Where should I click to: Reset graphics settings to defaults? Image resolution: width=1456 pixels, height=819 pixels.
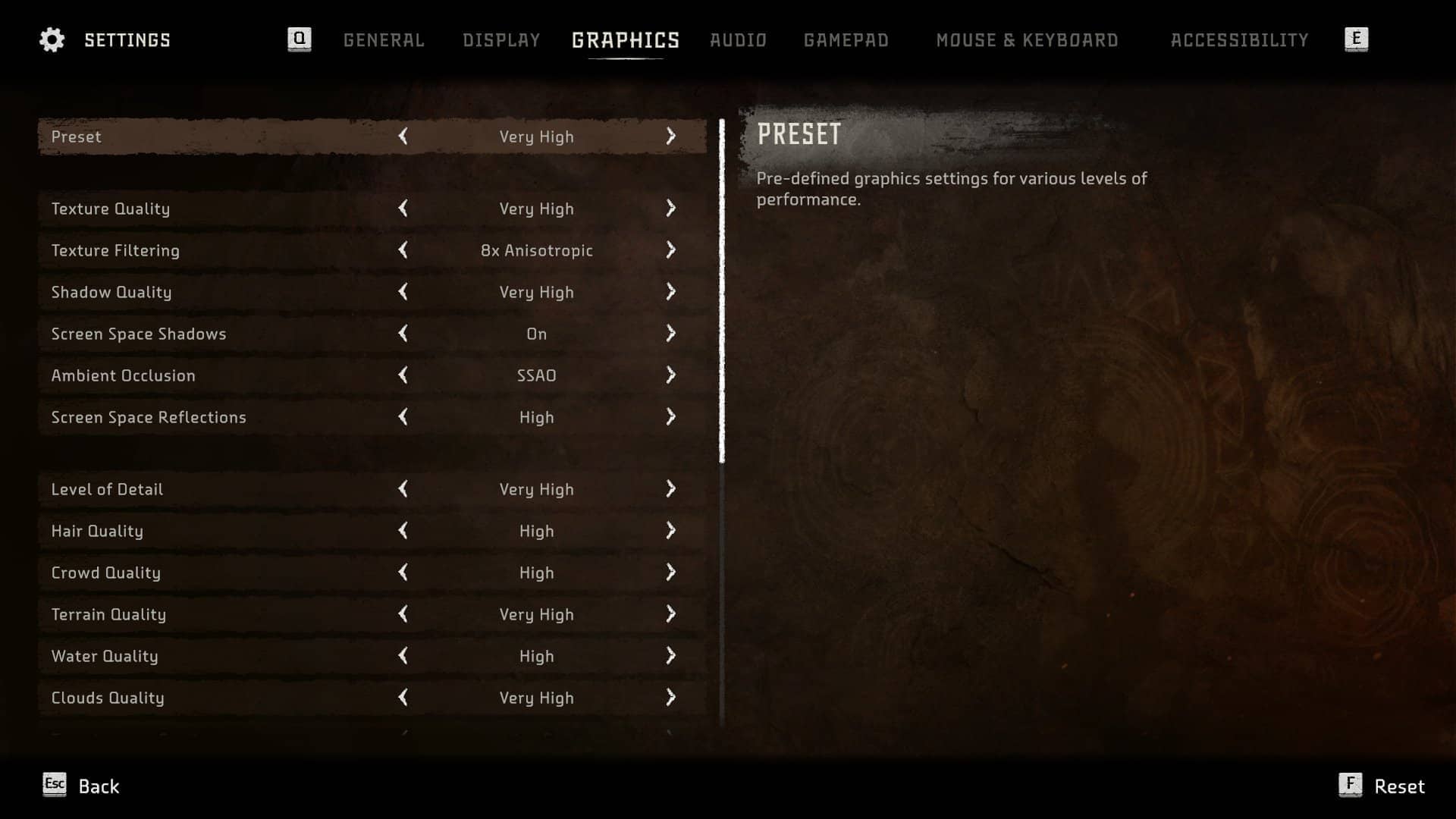point(1382,786)
